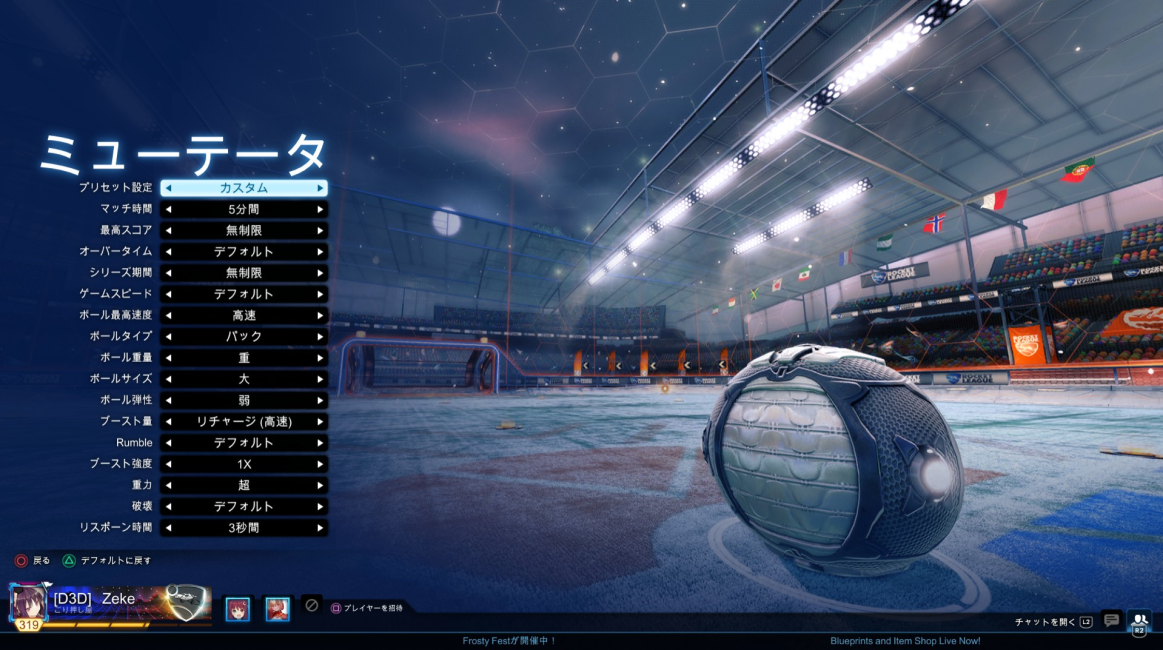Increase ゲームスピード using its right arrow
The height and width of the screenshot is (650, 1163).
[320, 294]
